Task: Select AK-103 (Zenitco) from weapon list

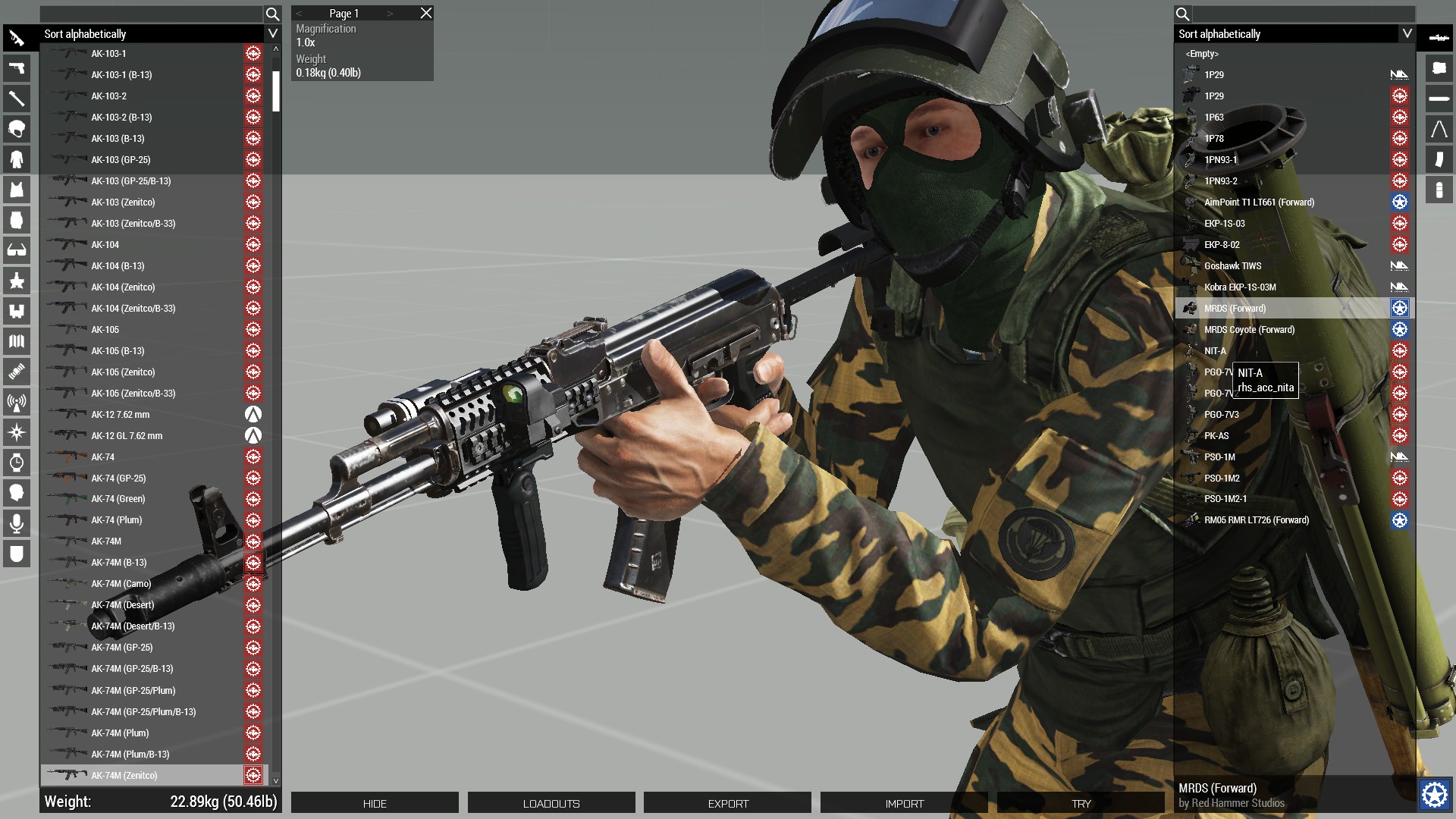Action: [123, 202]
